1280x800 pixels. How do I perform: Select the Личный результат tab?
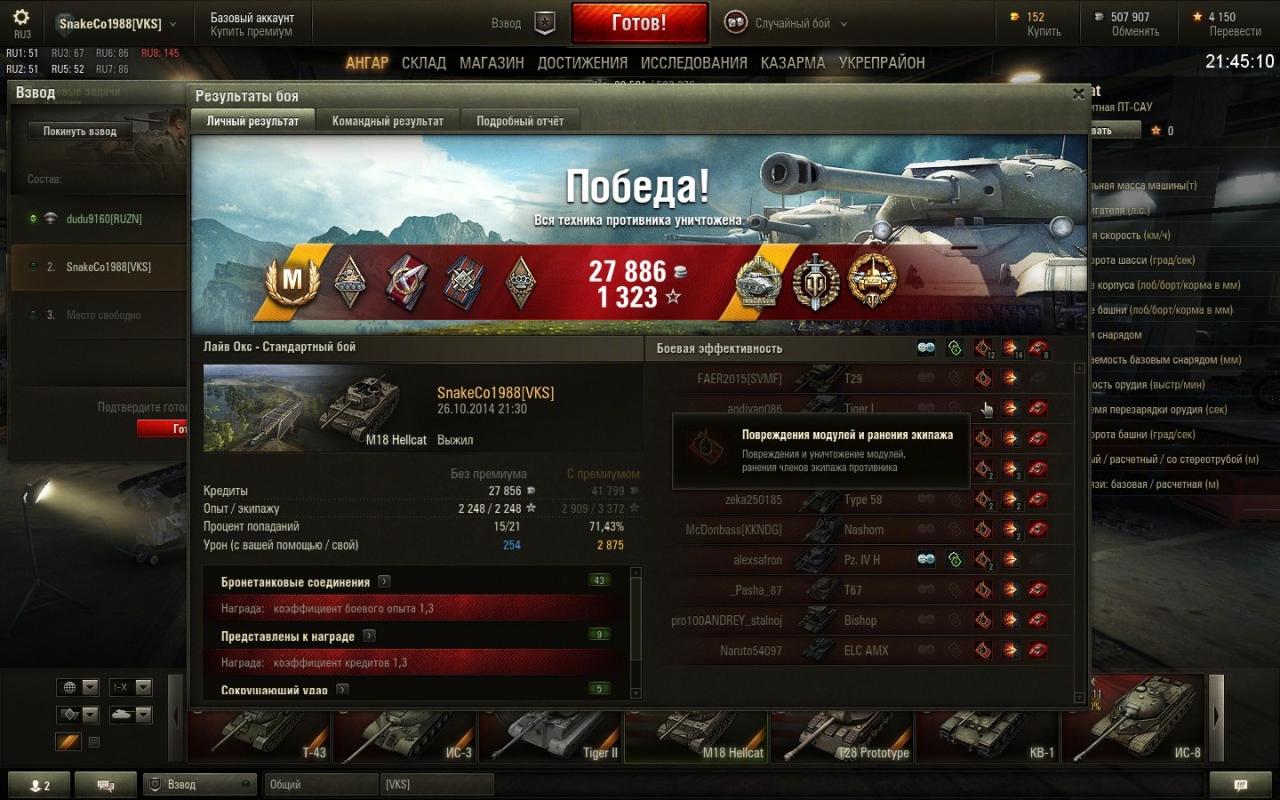point(252,121)
